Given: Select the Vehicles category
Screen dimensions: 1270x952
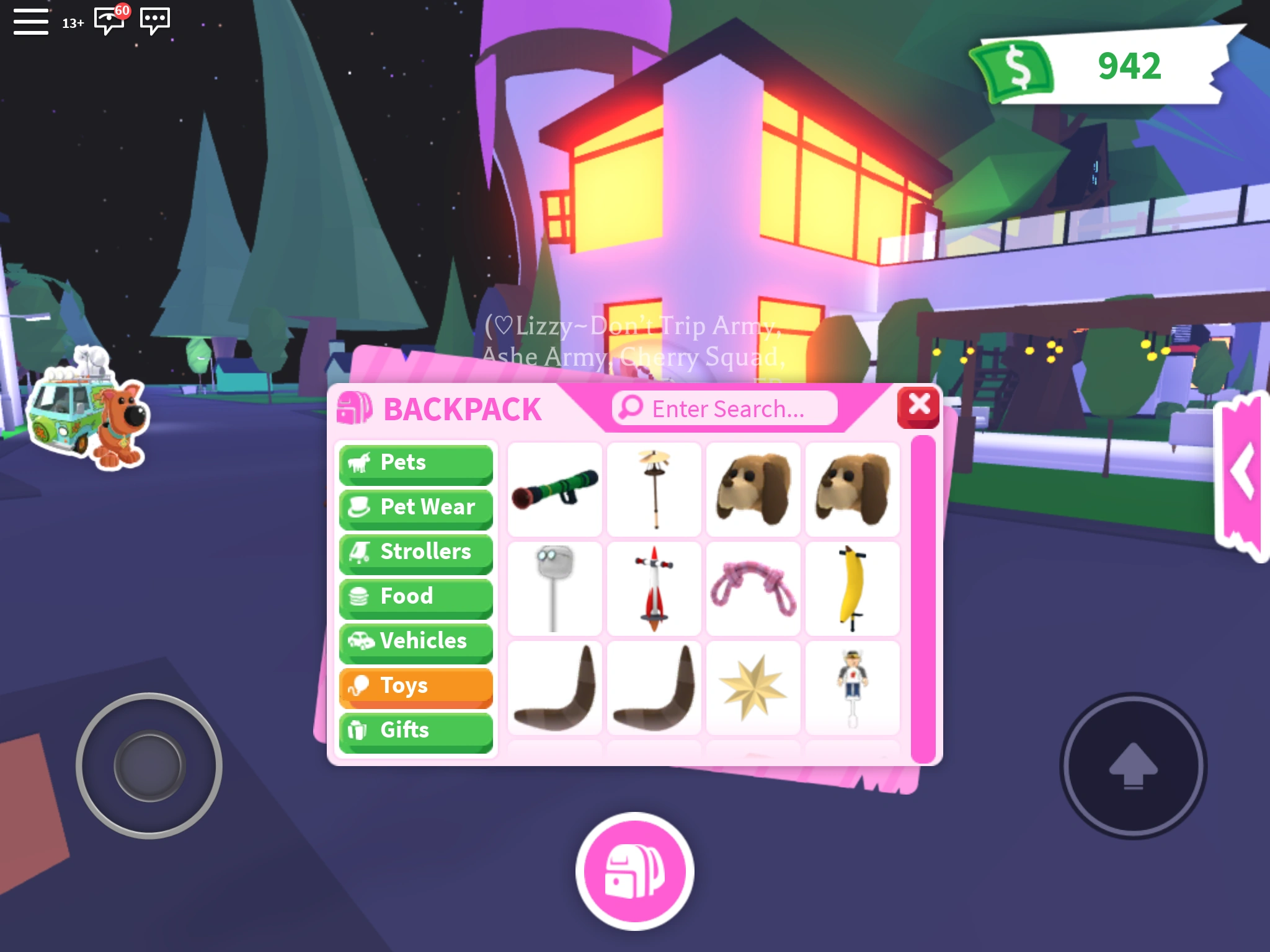Looking at the screenshot, I should point(415,641).
